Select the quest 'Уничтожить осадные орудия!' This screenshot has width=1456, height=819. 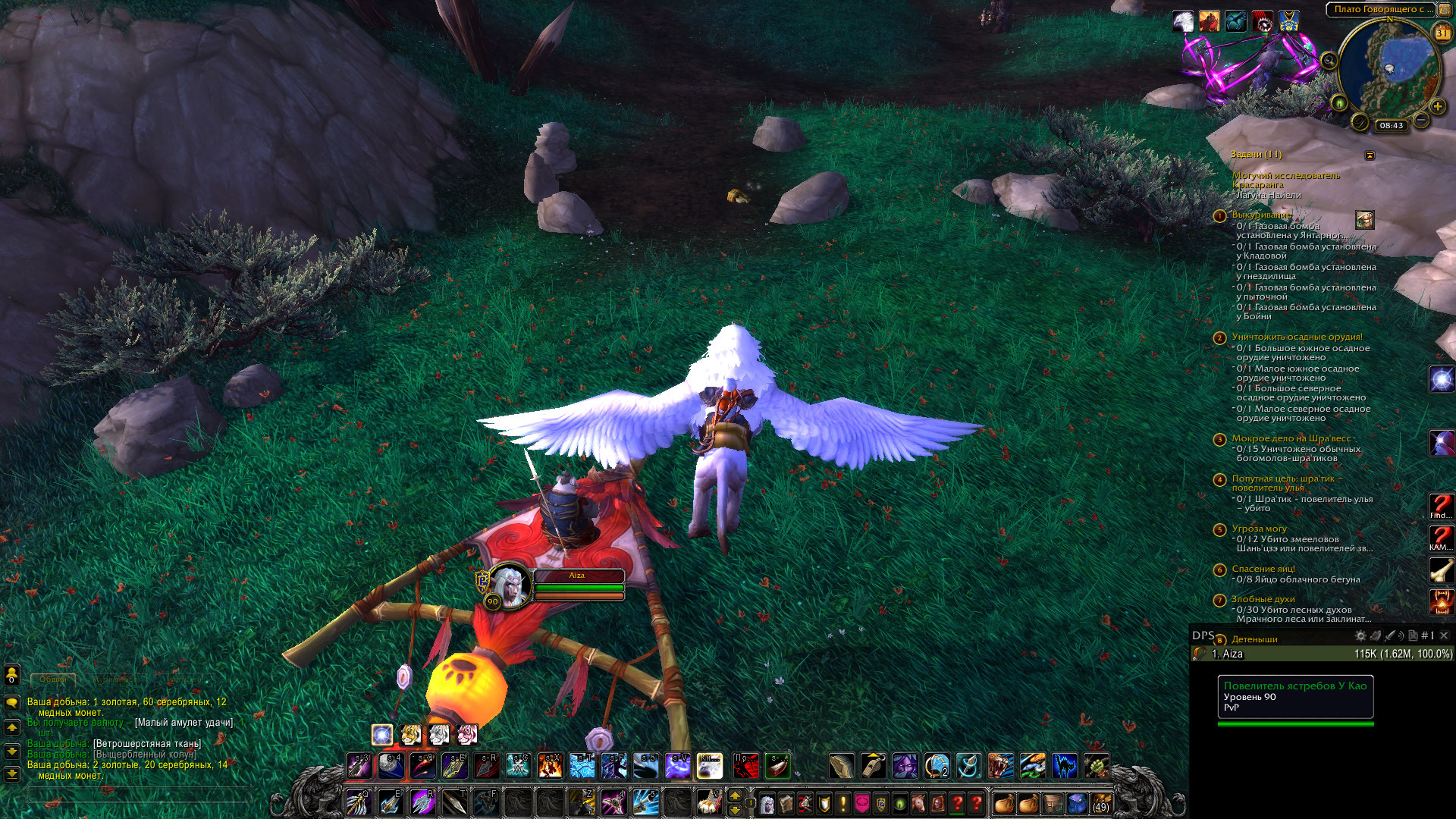coord(1297,337)
